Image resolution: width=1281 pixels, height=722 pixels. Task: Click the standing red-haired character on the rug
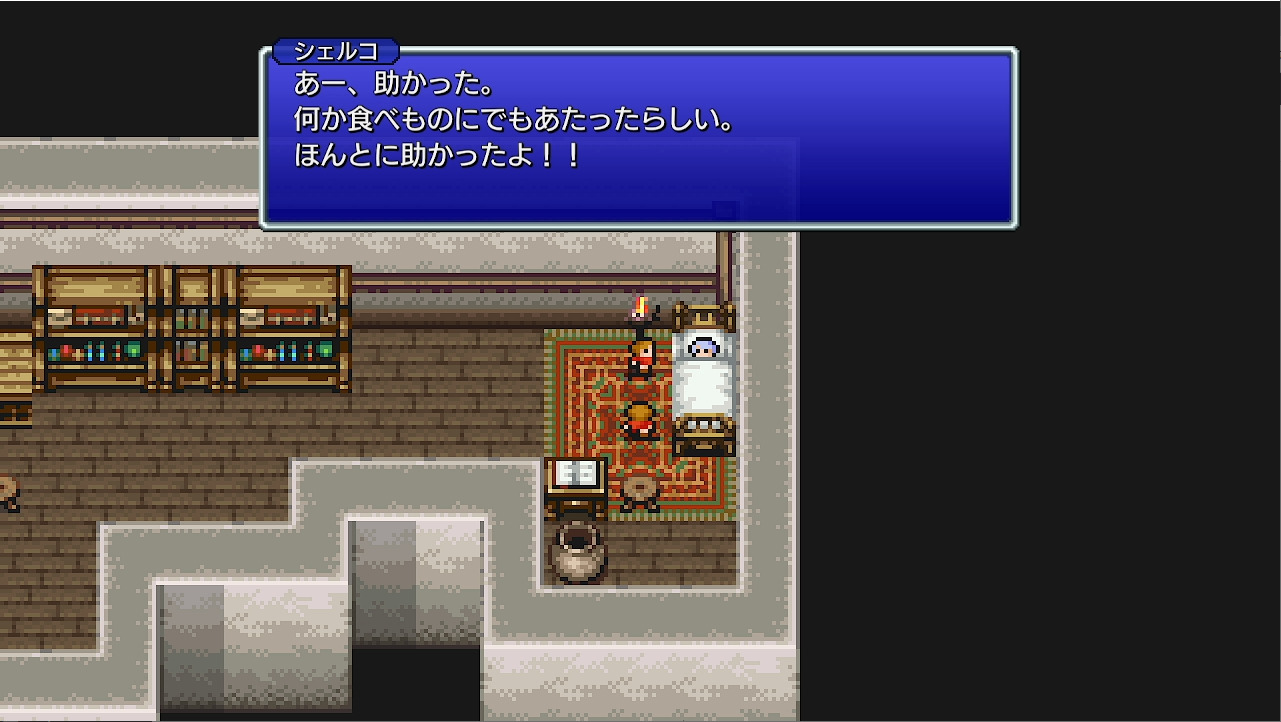point(641,360)
